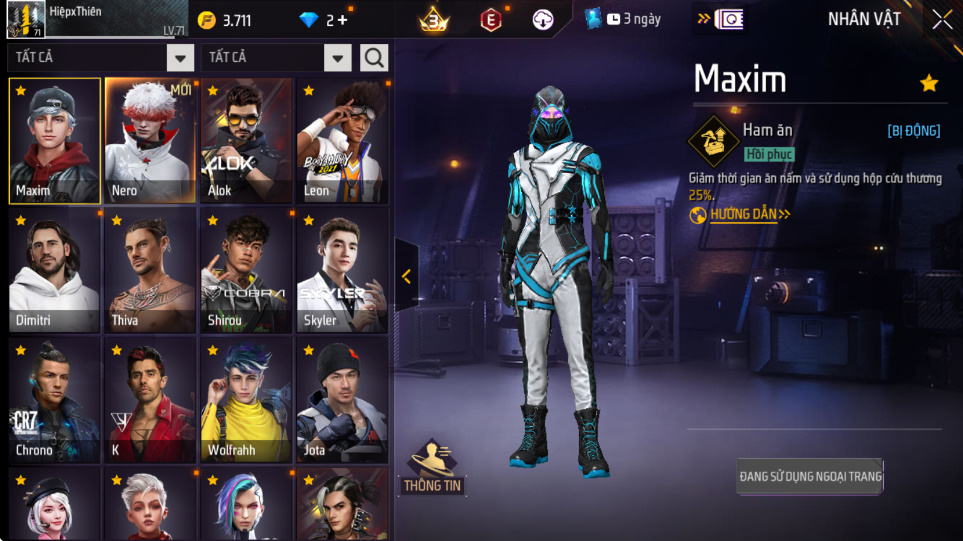963x541 pixels.
Task: Collapse the character list with the arrow
Action: 406,277
